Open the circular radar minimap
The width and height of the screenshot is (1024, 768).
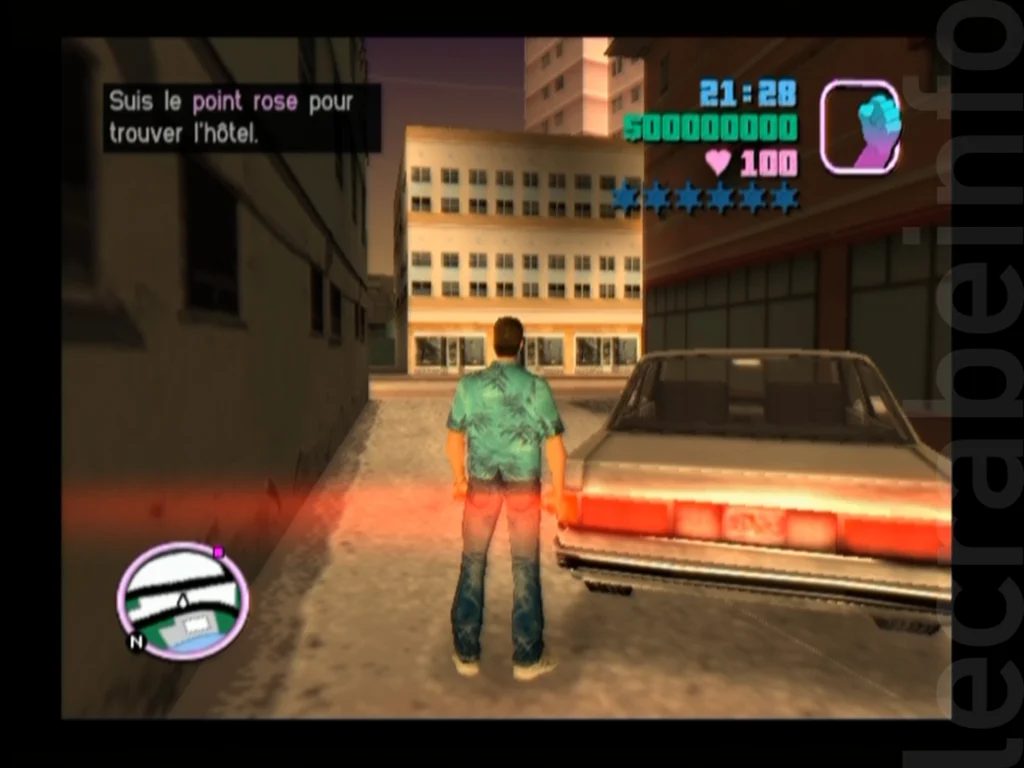[182, 601]
